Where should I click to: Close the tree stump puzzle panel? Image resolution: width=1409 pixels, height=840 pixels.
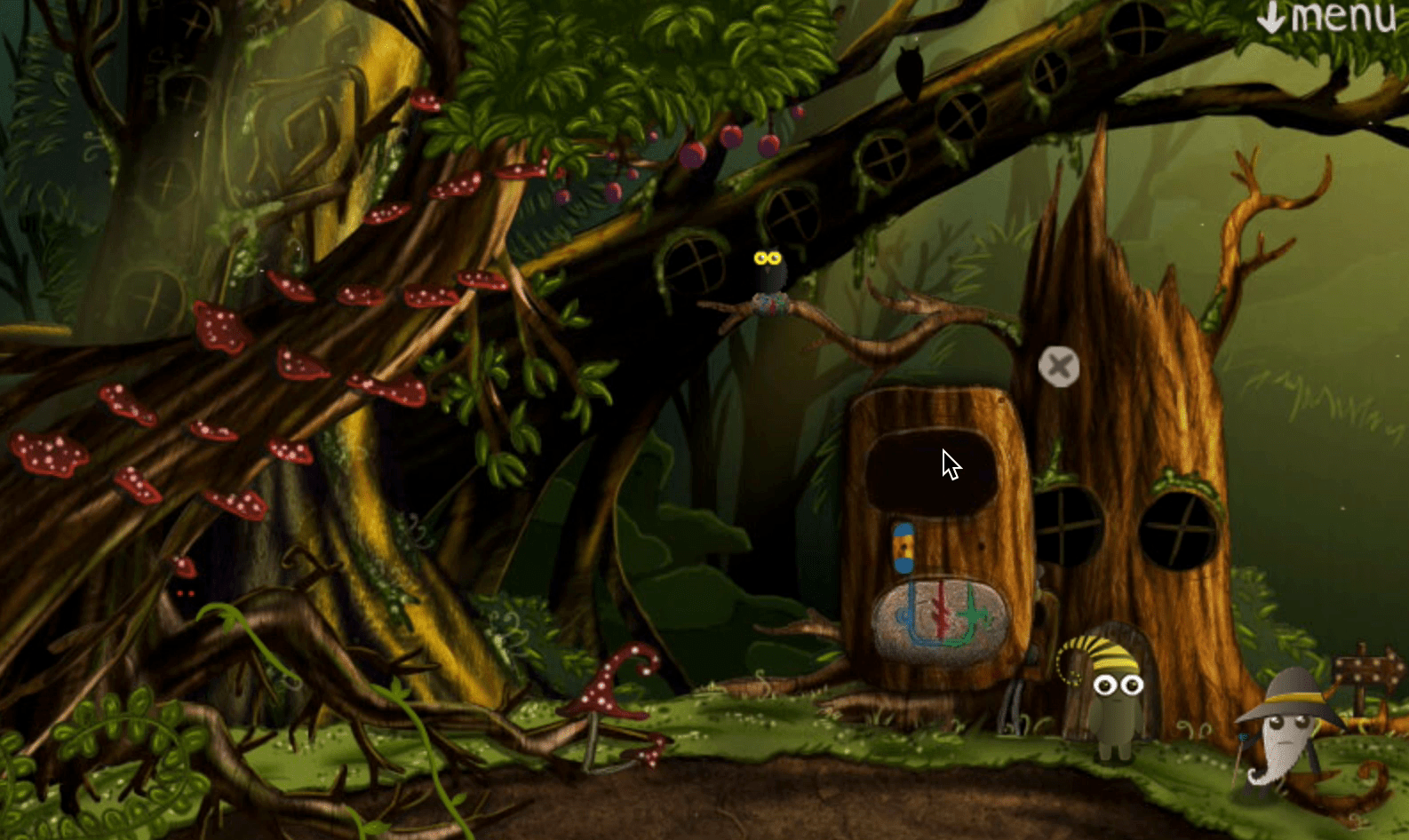[x=1059, y=366]
